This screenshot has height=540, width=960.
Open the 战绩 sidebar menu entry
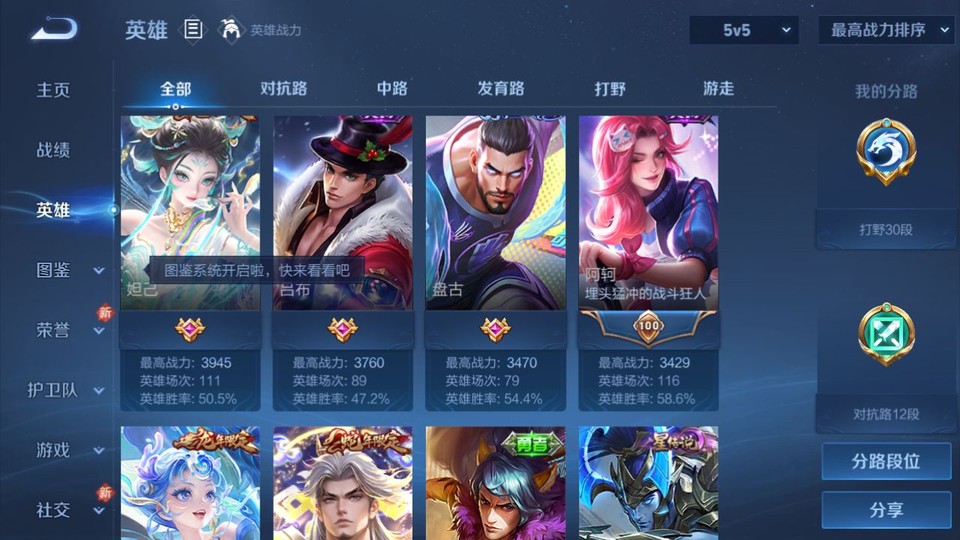[x=54, y=150]
